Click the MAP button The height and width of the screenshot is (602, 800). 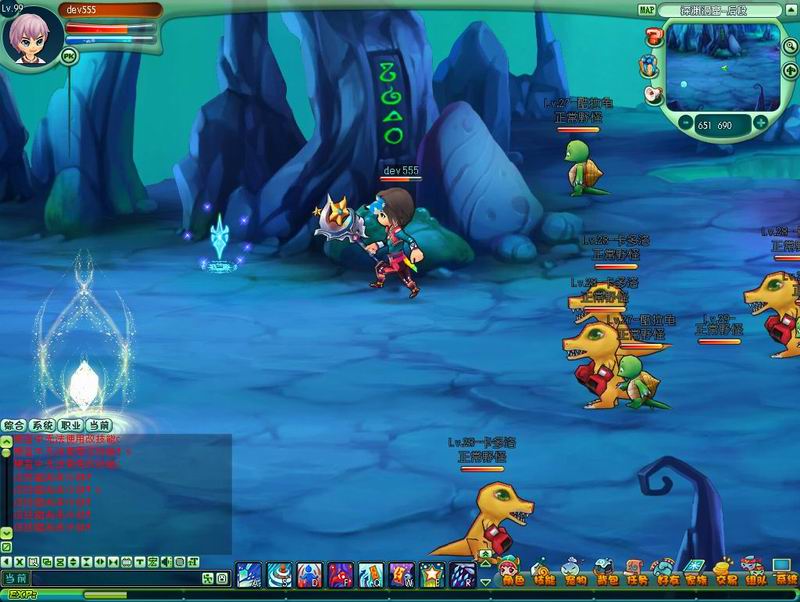647,10
